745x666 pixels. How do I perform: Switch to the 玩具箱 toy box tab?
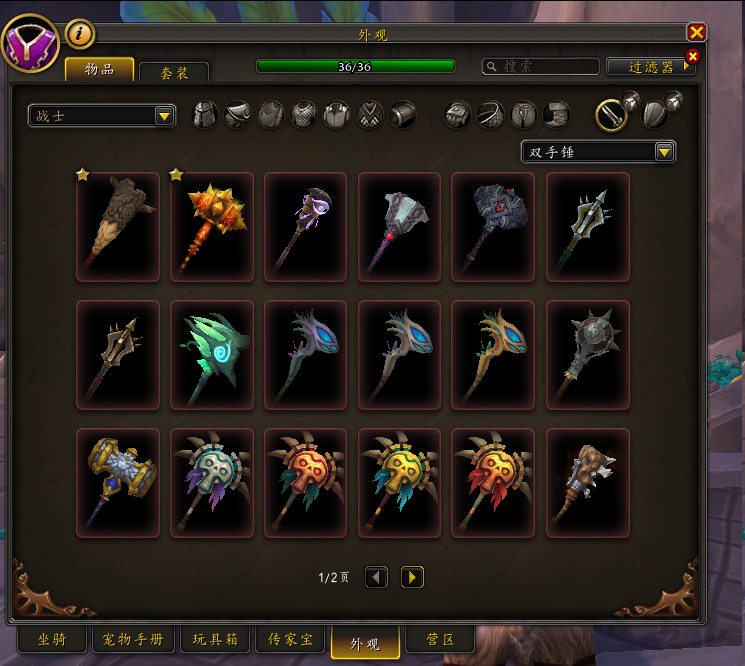(213, 639)
